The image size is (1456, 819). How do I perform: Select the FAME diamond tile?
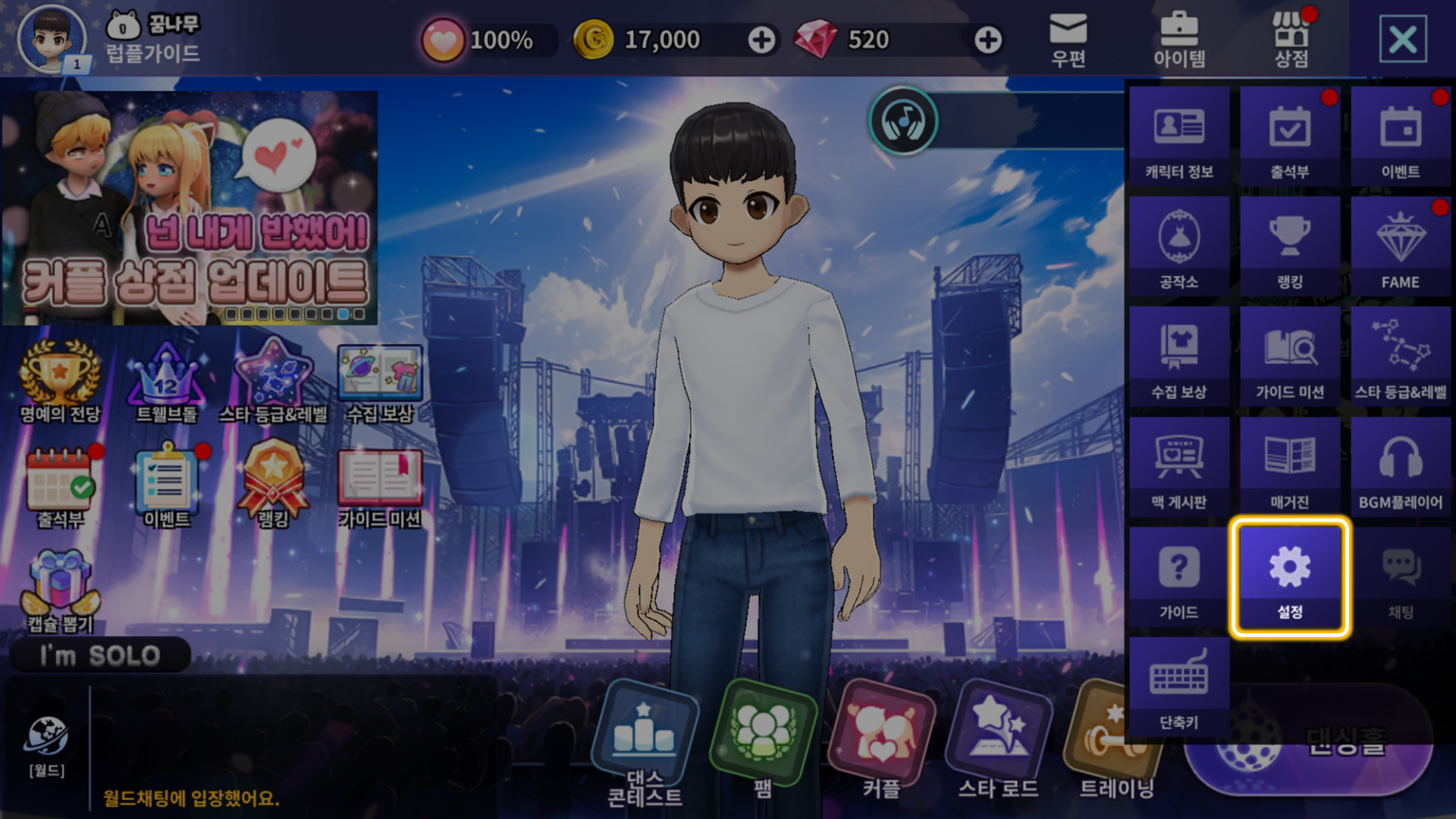coord(1400,246)
